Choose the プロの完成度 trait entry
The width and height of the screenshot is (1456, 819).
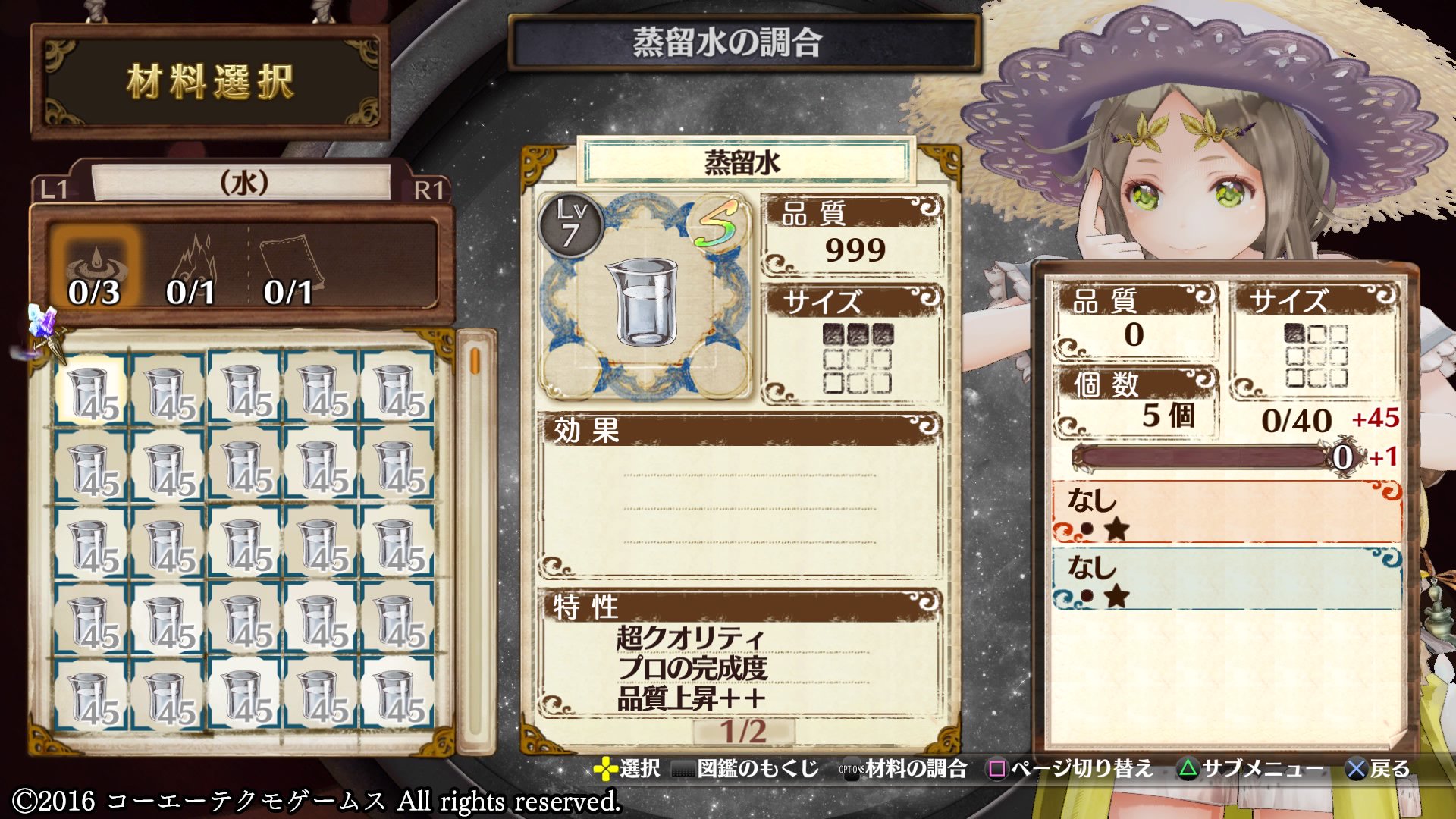692,668
